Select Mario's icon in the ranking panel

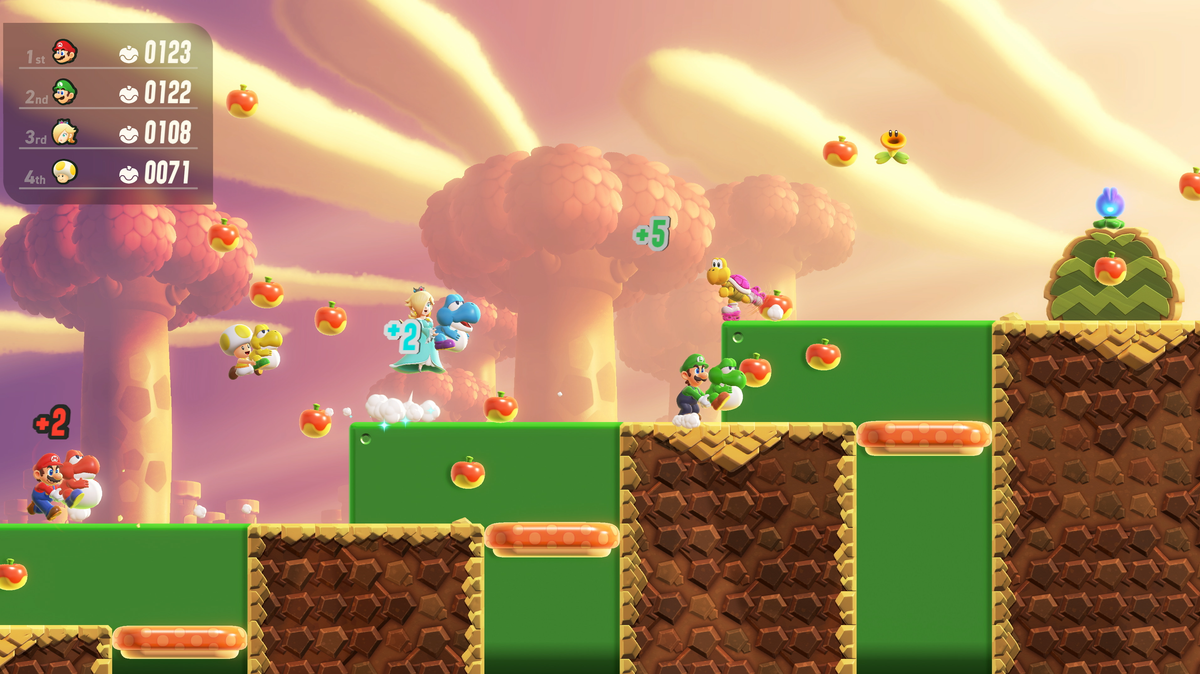click(x=65, y=51)
